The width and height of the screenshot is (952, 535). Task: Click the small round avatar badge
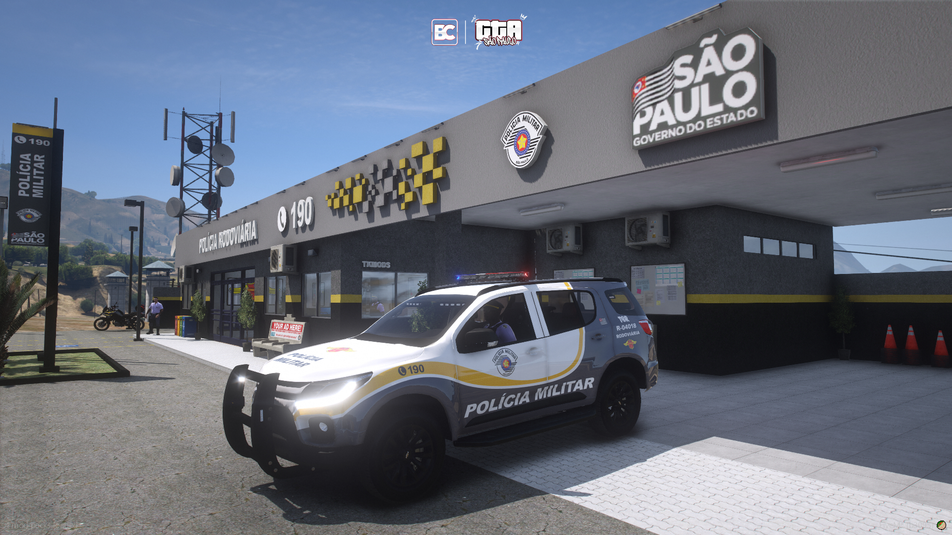point(941,524)
